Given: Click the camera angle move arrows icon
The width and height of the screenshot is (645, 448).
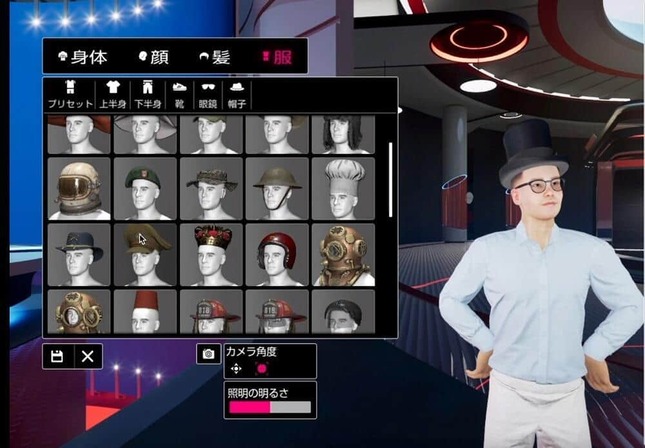Looking at the screenshot, I should [236, 368].
